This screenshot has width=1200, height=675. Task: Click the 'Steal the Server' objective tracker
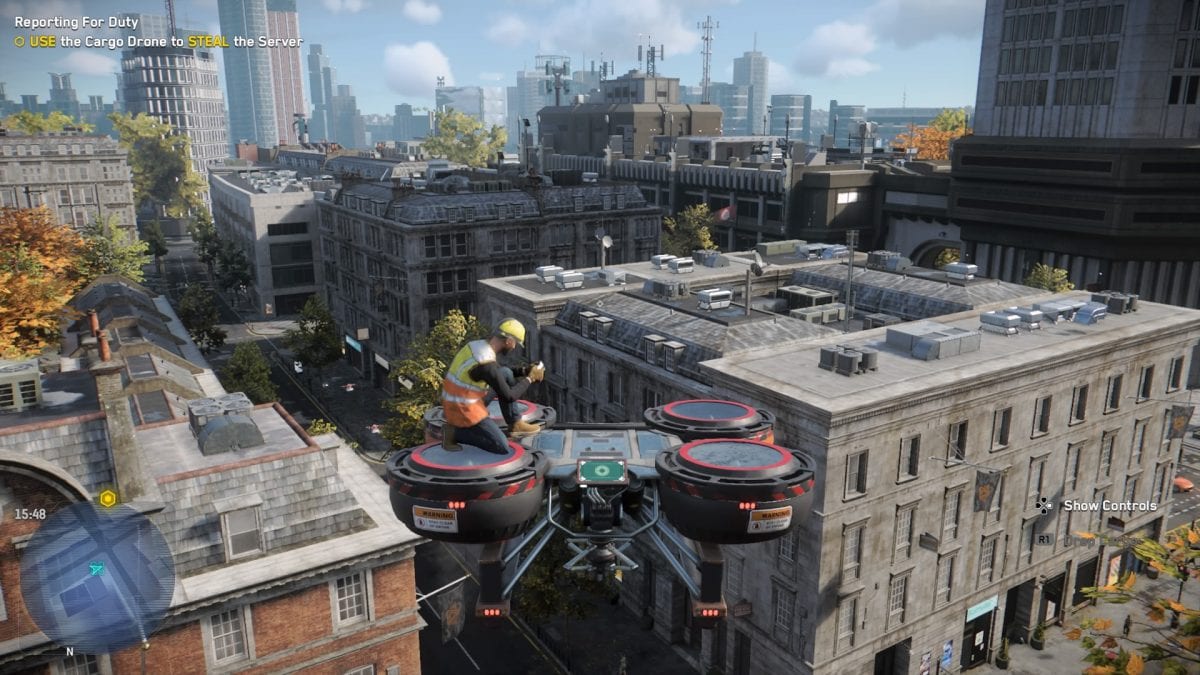(x=158, y=42)
